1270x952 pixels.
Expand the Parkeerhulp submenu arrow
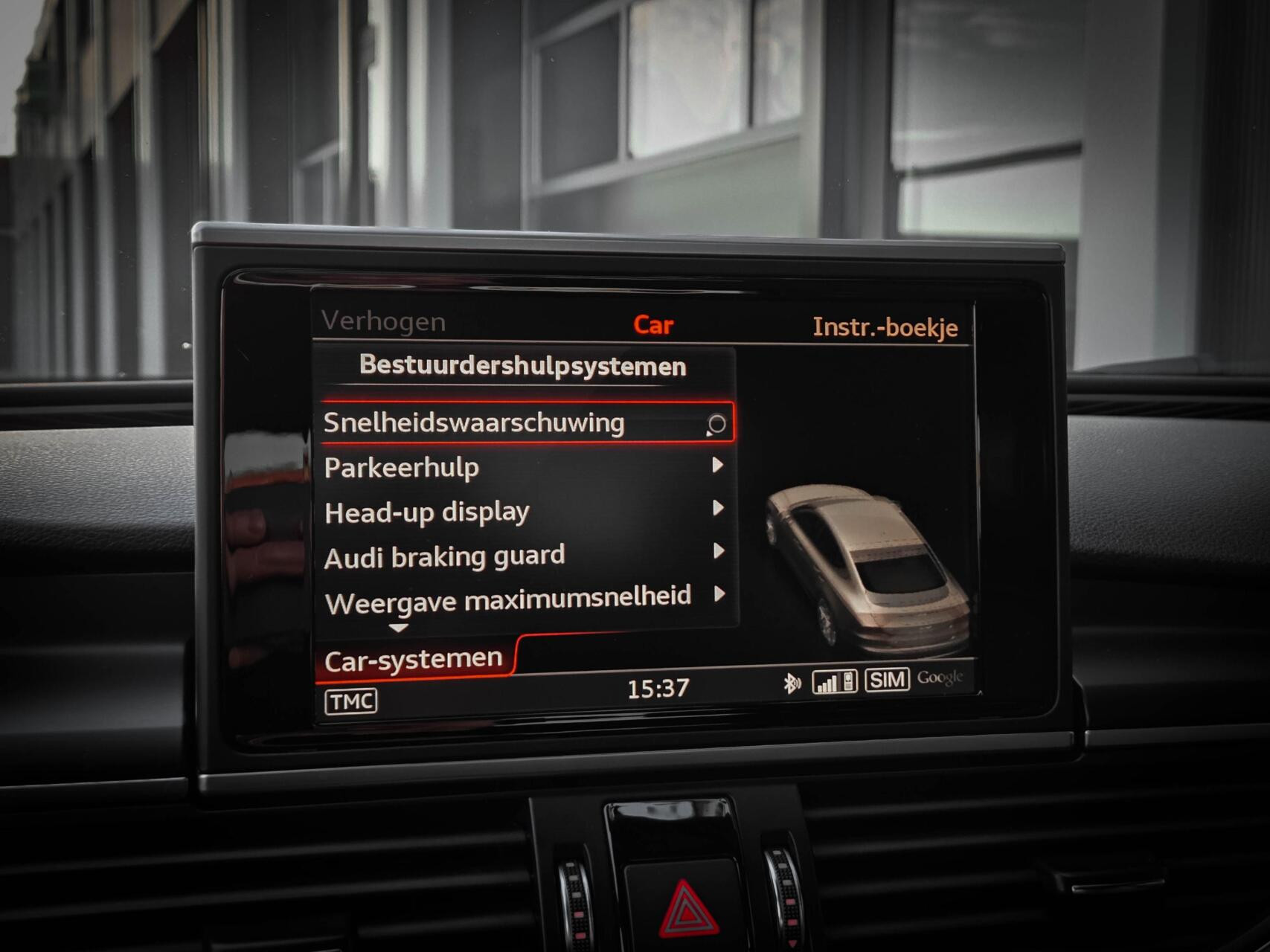click(x=719, y=468)
